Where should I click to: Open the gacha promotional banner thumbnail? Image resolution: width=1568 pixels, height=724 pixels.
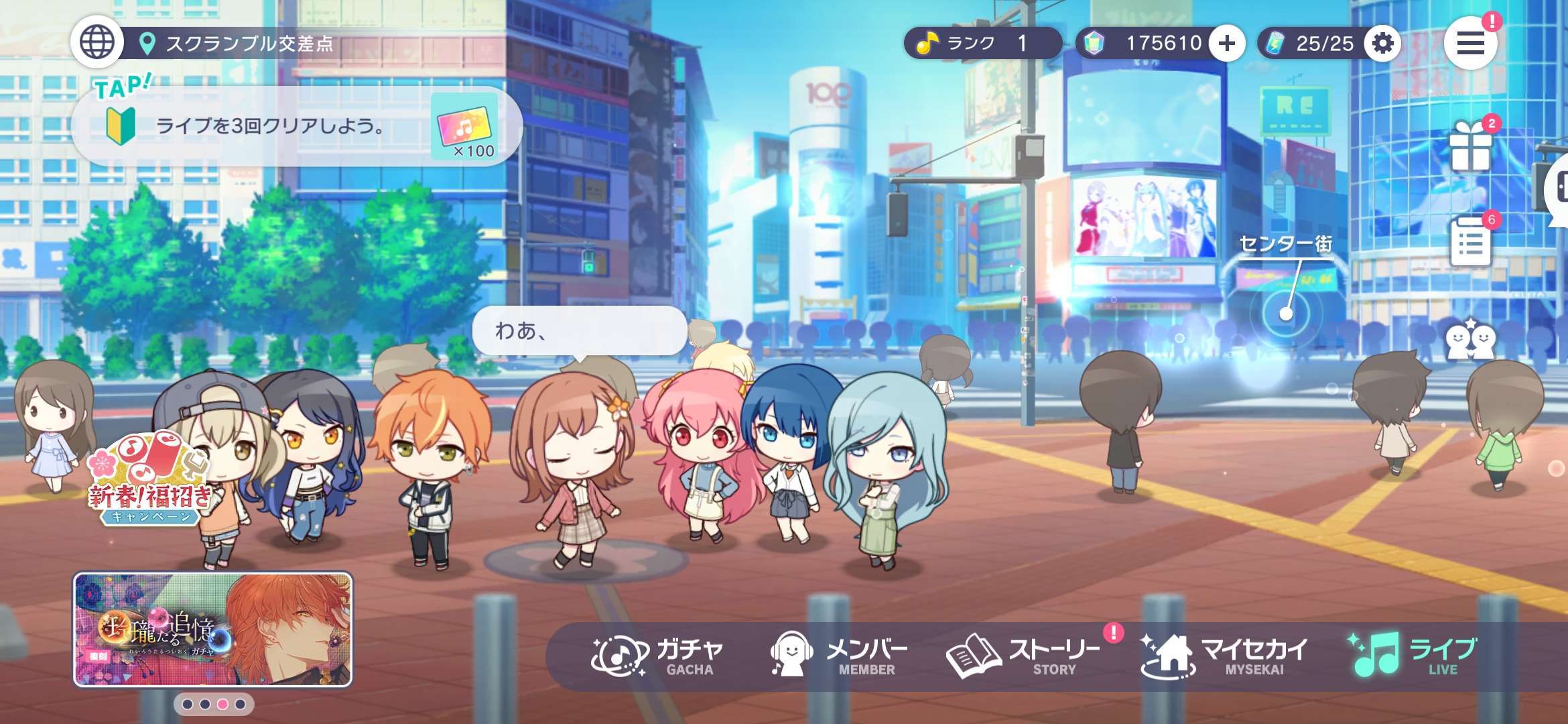(212, 629)
